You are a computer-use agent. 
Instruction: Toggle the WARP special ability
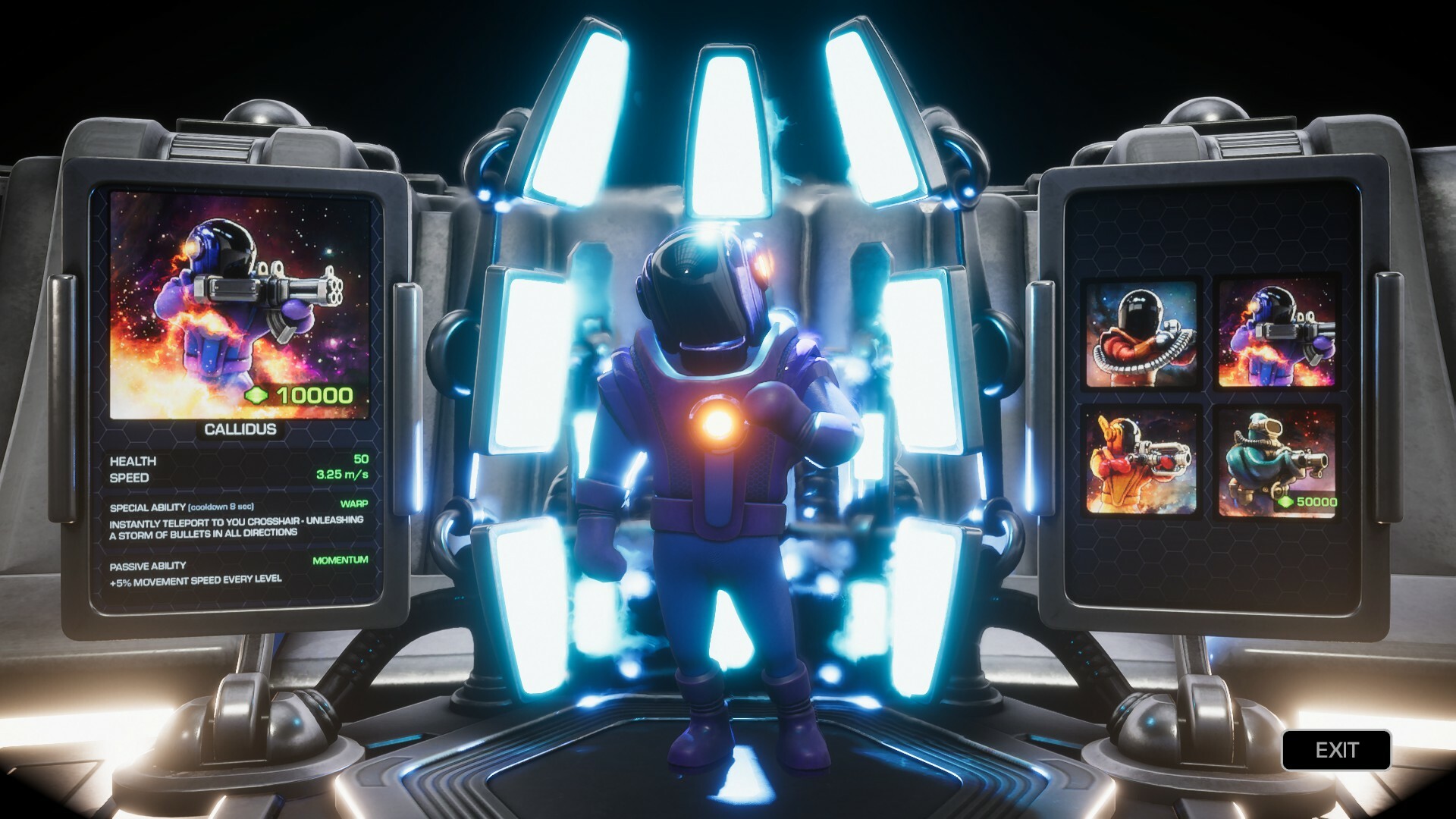click(355, 502)
